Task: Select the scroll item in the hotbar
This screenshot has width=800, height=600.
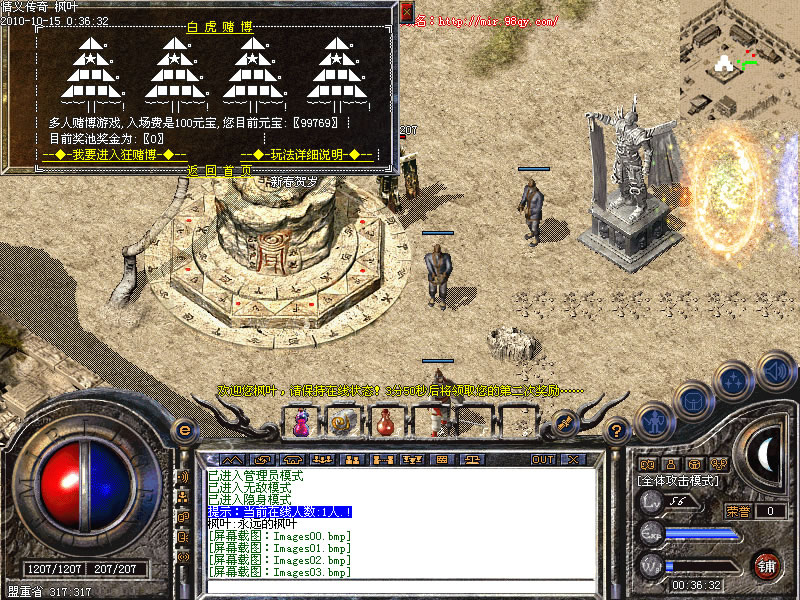Action: pyautogui.click(x=342, y=424)
